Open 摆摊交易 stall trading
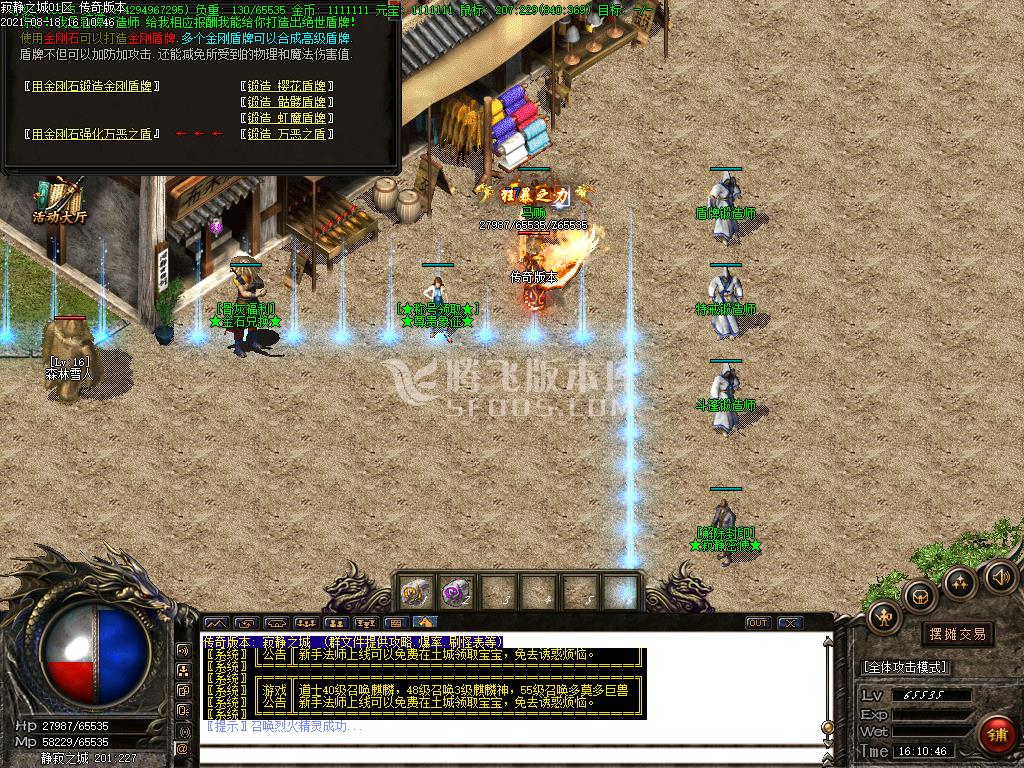This screenshot has width=1024, height=768. coord(957,634)
